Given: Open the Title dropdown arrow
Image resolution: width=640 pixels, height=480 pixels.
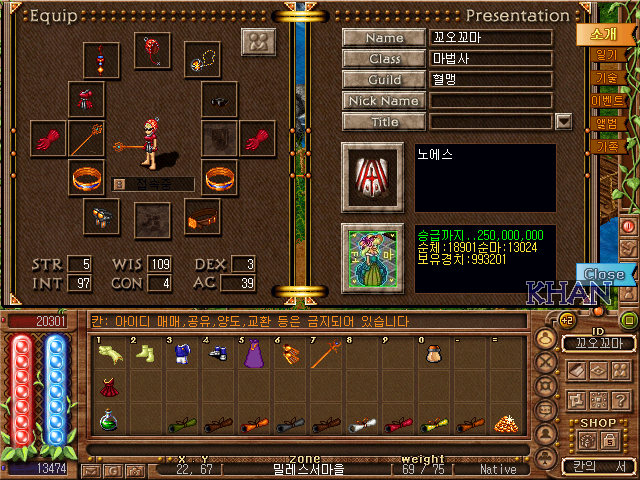Looking at the screenshot, I should (x=563, y=121).
